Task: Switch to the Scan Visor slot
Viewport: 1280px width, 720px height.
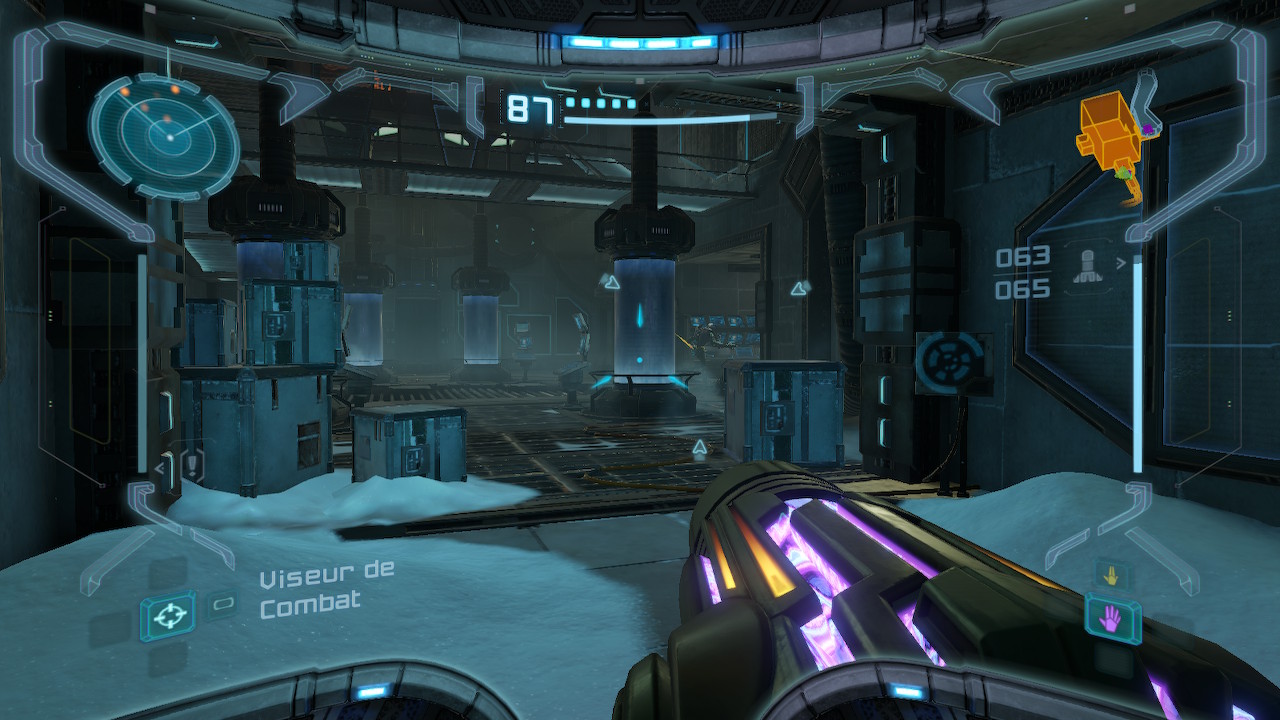Action: click(x=222, y=604)
